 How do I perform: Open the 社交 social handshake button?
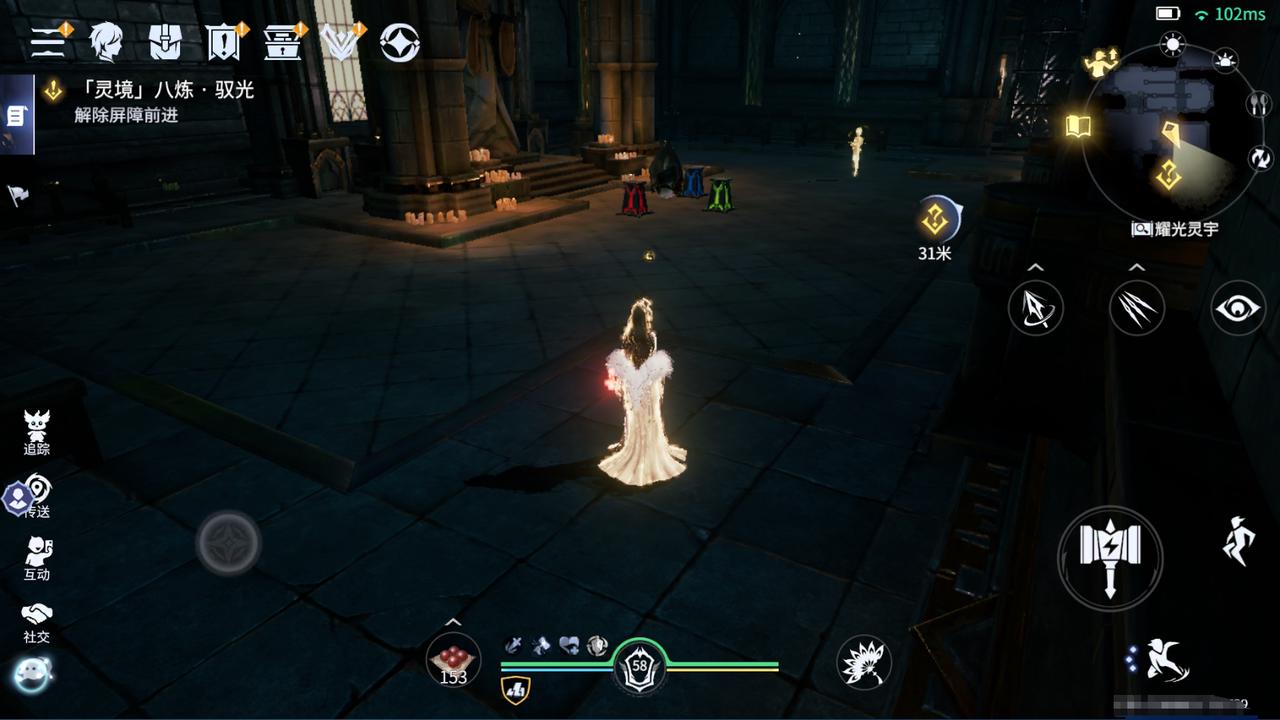(x=37, y=621)
